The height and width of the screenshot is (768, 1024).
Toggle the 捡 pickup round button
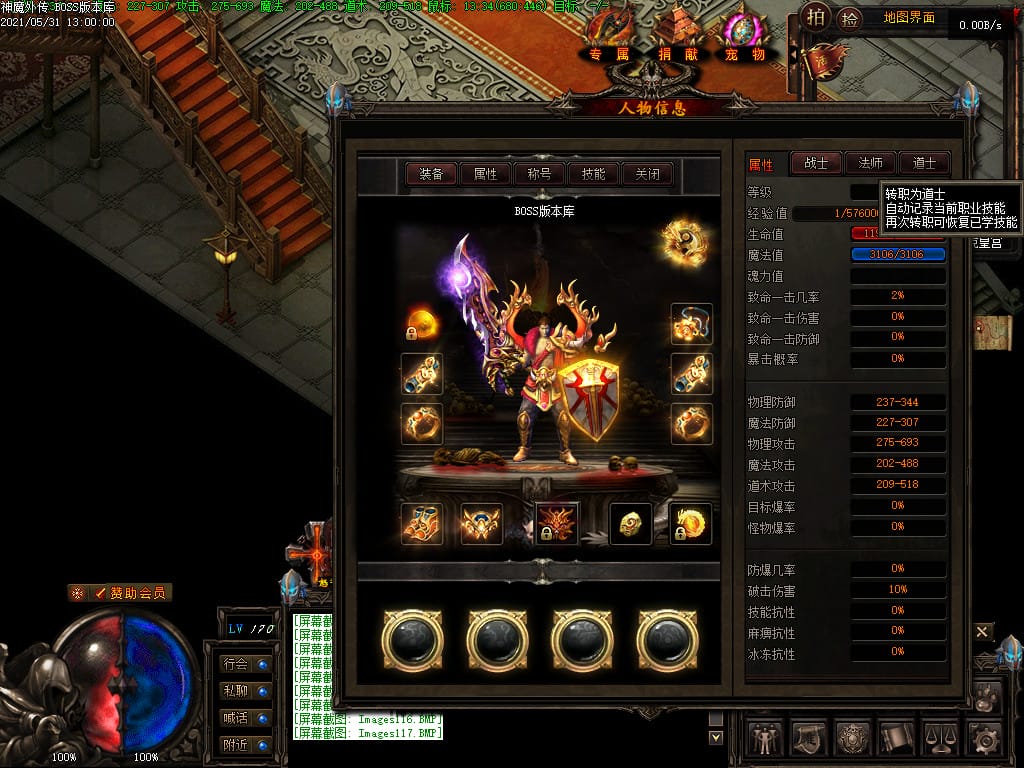[850, 17]
